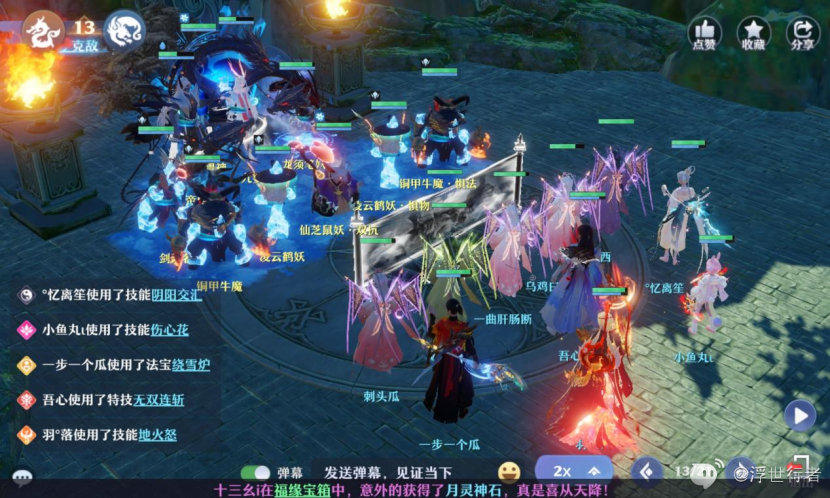830x498 pixels.
Task: Open the 绕雪炉 treasure link
Action: point(190,365)
